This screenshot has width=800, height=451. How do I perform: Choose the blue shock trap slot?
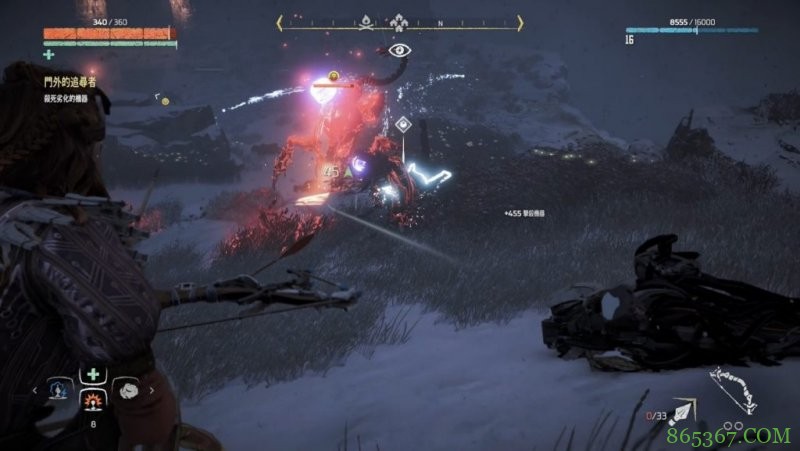pyautogui.click(x=60, y=389)
